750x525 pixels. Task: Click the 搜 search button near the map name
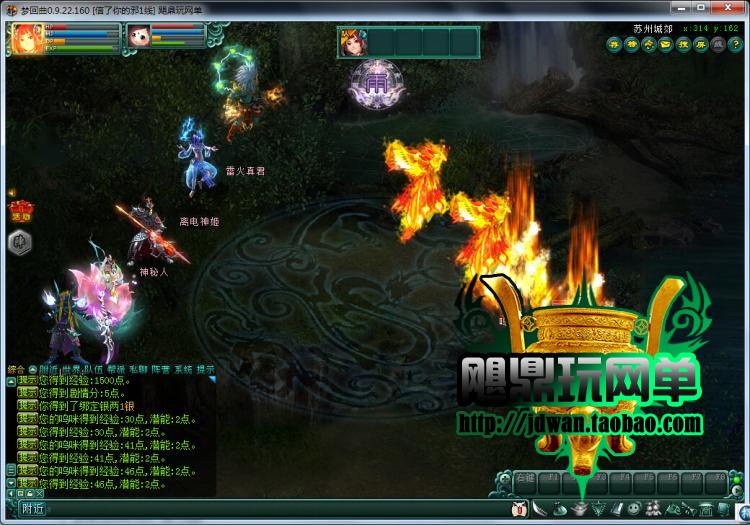click(x=683, y=44)
